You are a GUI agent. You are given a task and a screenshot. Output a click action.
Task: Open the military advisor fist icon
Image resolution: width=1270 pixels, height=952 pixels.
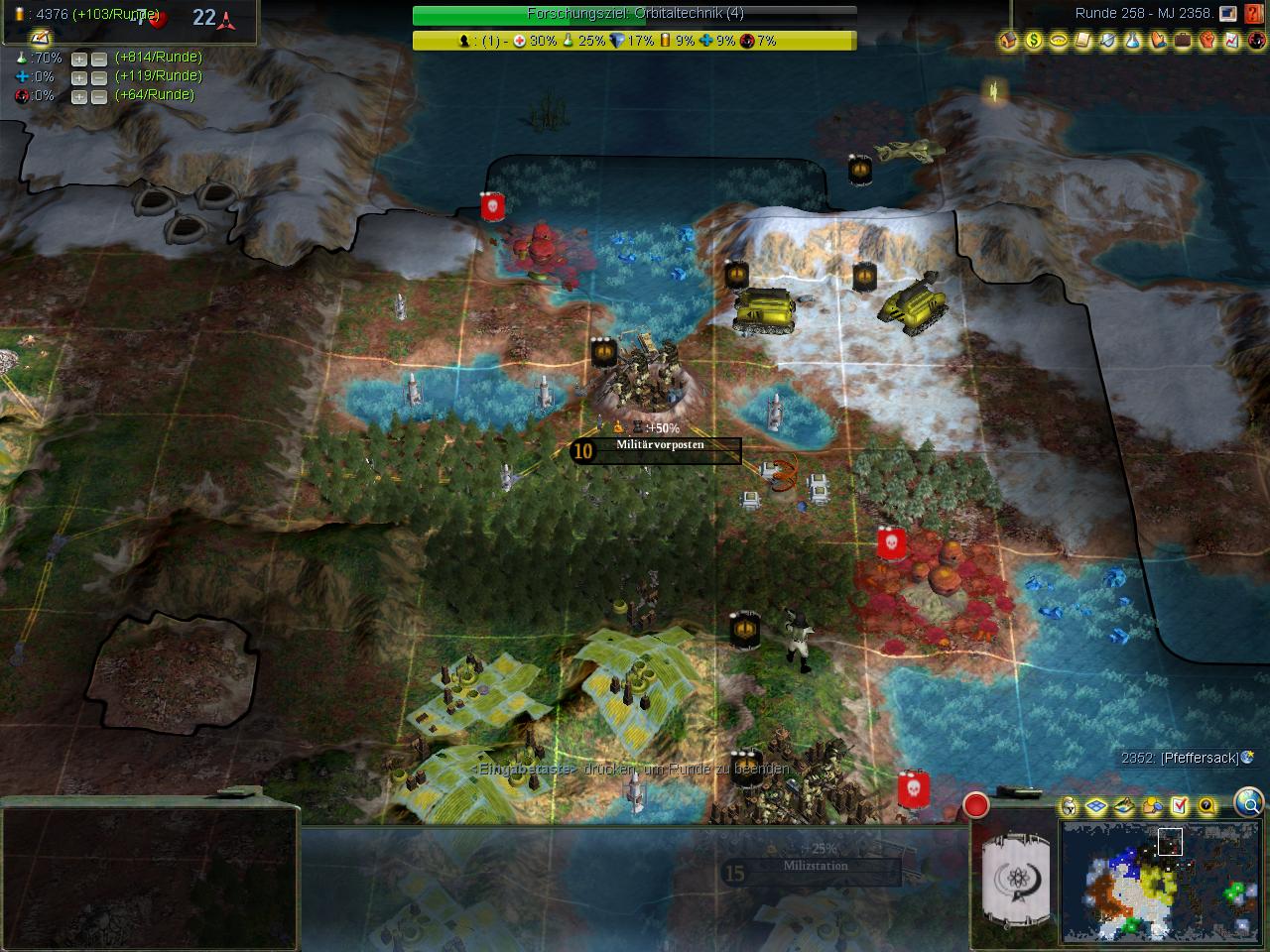tap(1207, 41)
